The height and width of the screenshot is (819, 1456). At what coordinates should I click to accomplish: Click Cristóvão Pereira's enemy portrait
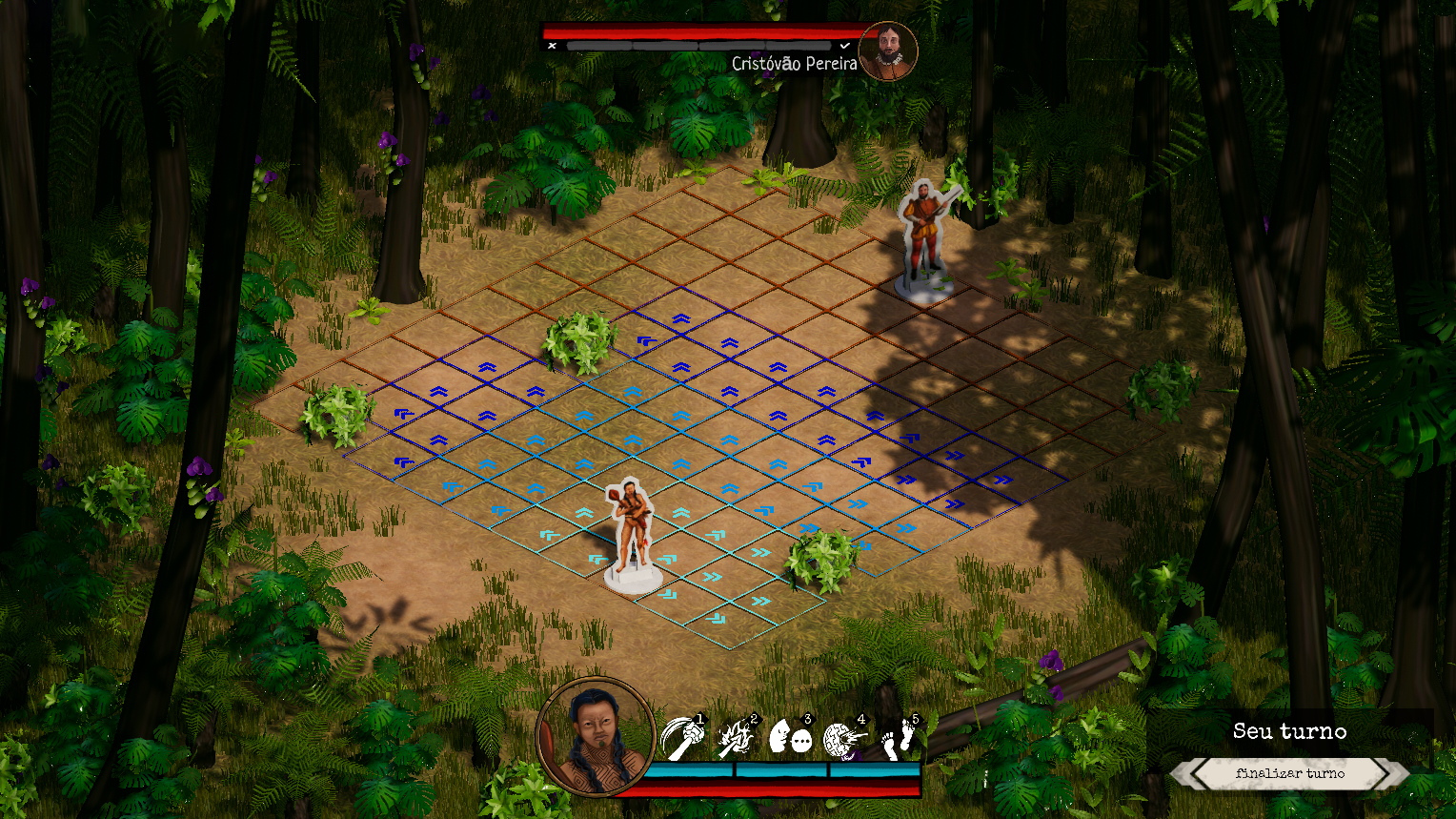click(x=888, y=51)
